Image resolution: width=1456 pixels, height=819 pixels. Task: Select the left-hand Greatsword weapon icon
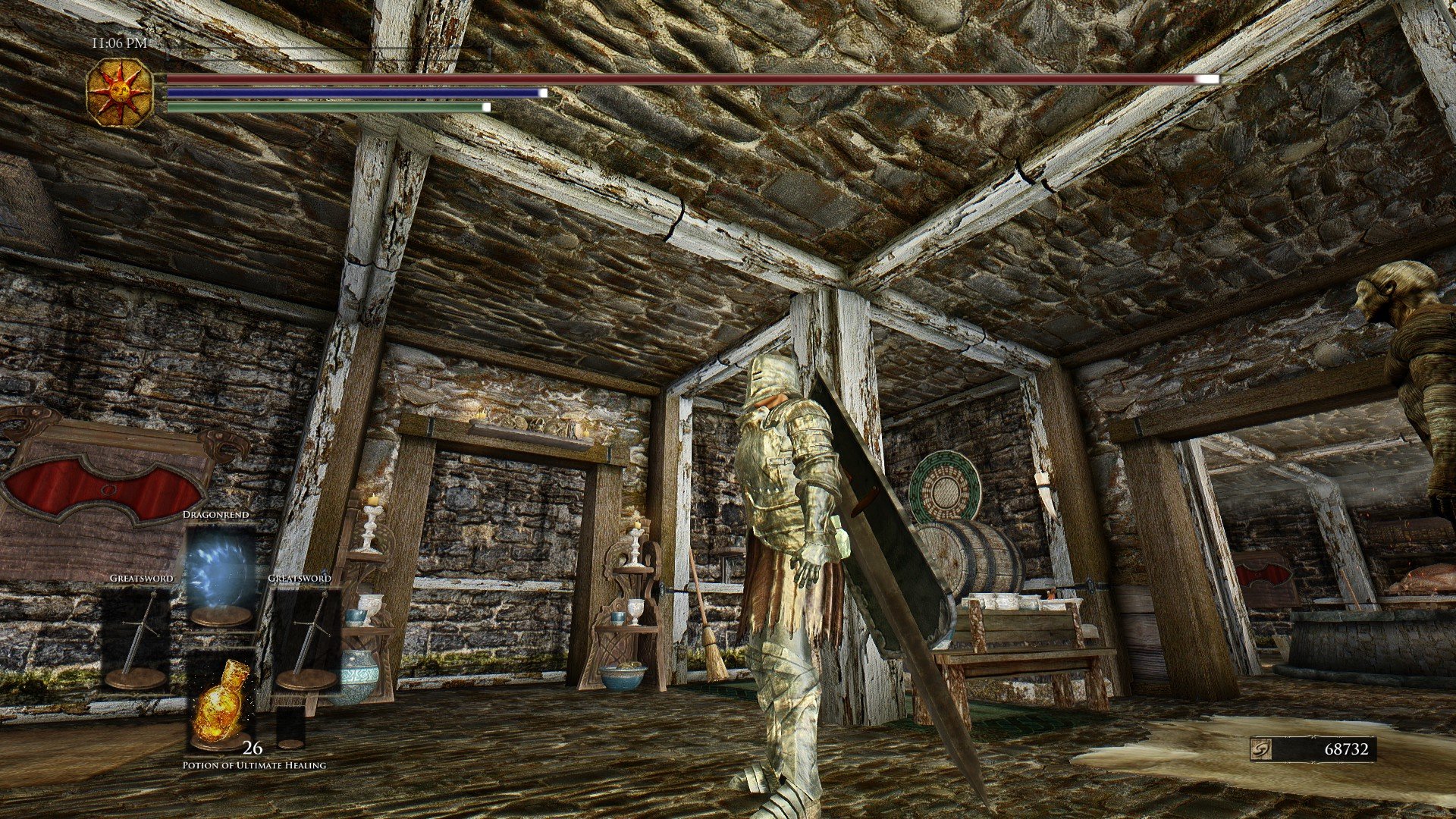click(x=139, y=629)
